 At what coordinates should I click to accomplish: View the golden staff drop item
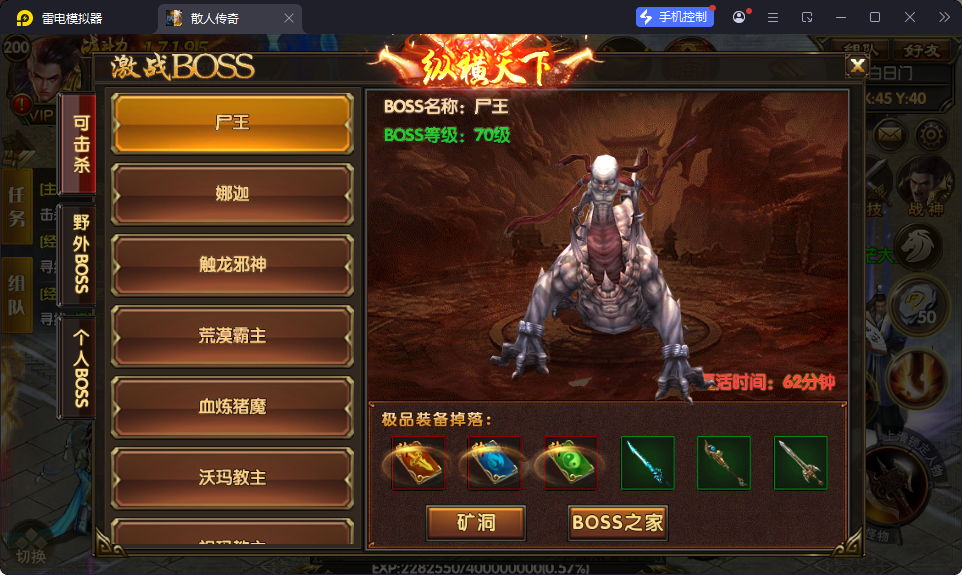(724, 463)
